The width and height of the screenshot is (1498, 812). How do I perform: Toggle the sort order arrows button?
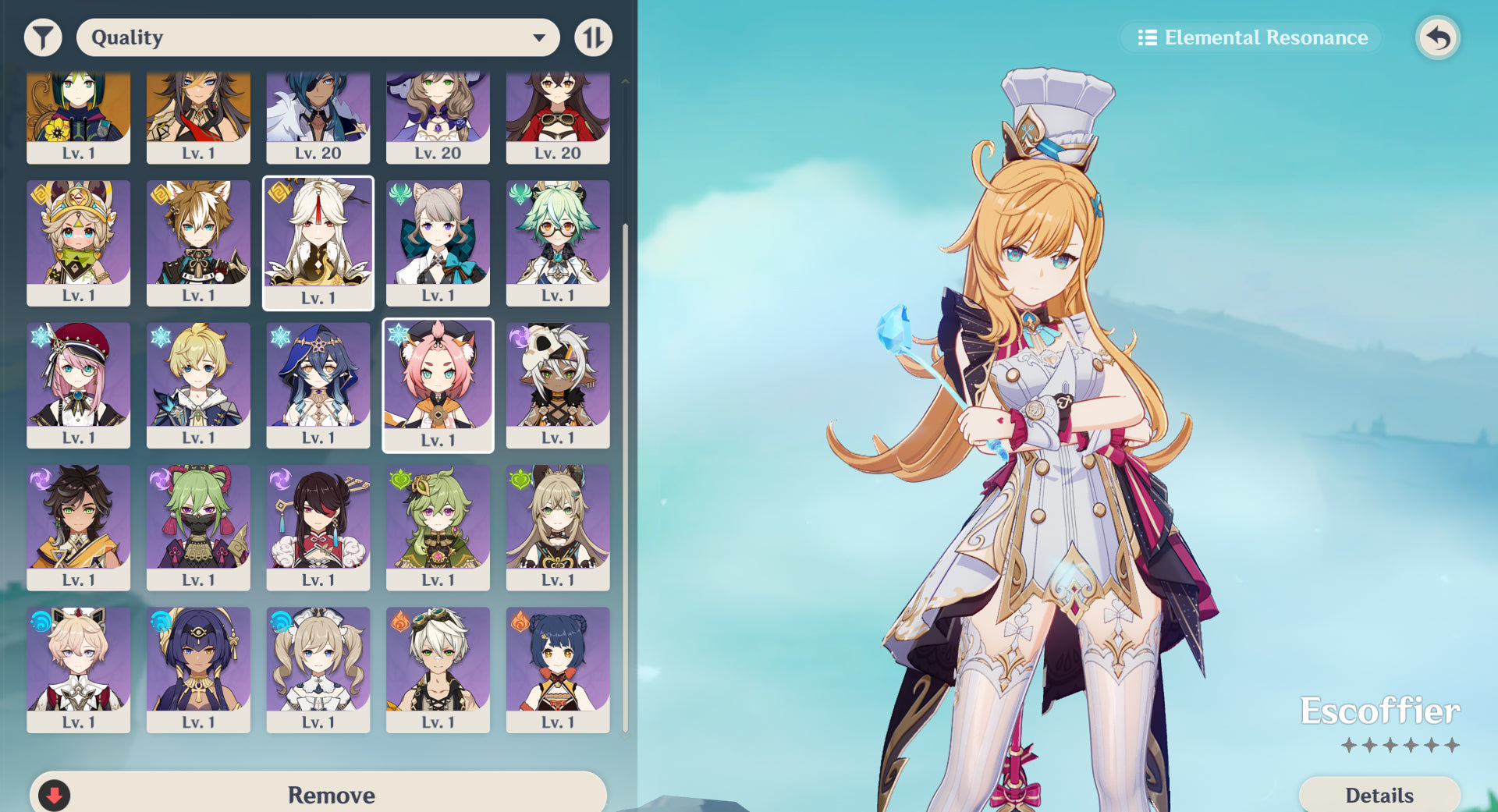click(x=593, y=37)
